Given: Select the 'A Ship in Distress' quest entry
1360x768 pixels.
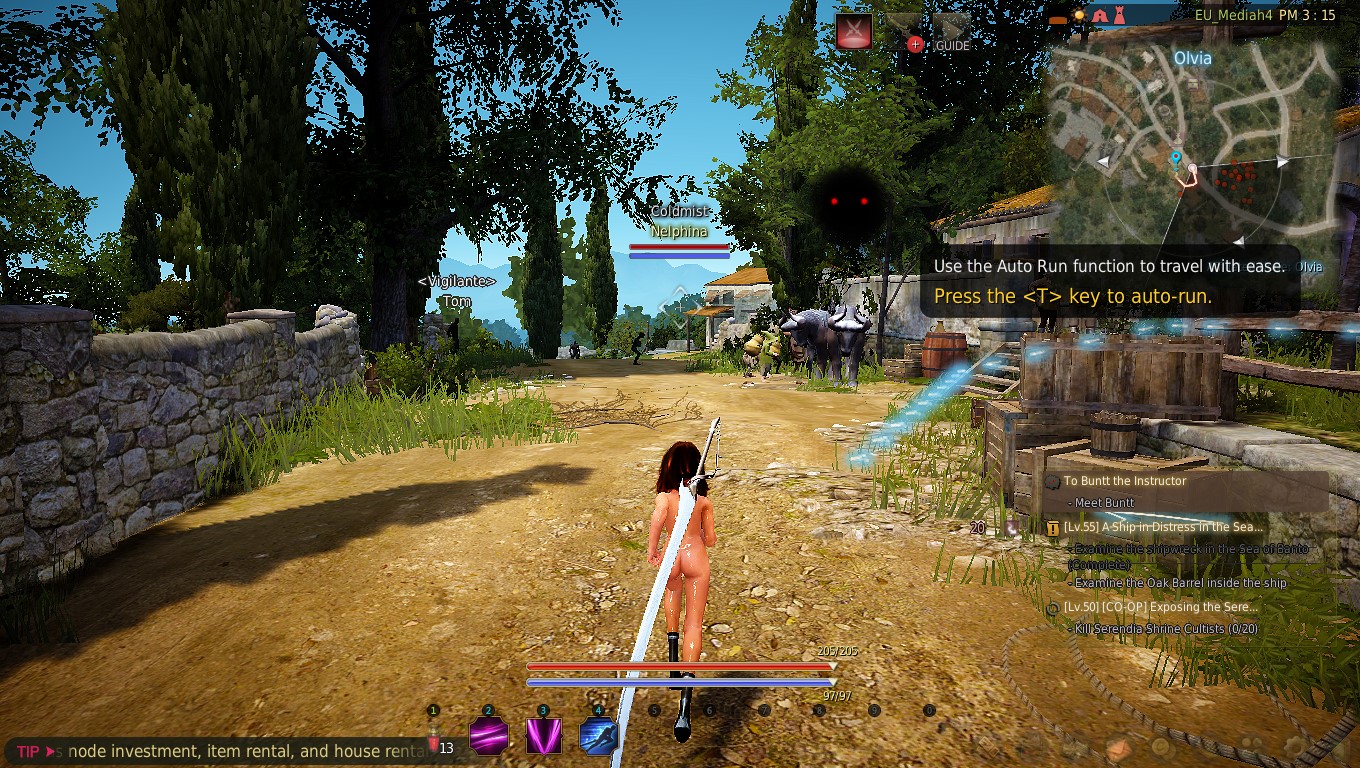Looking at the screenshot, I should (x=1163, y=527).
